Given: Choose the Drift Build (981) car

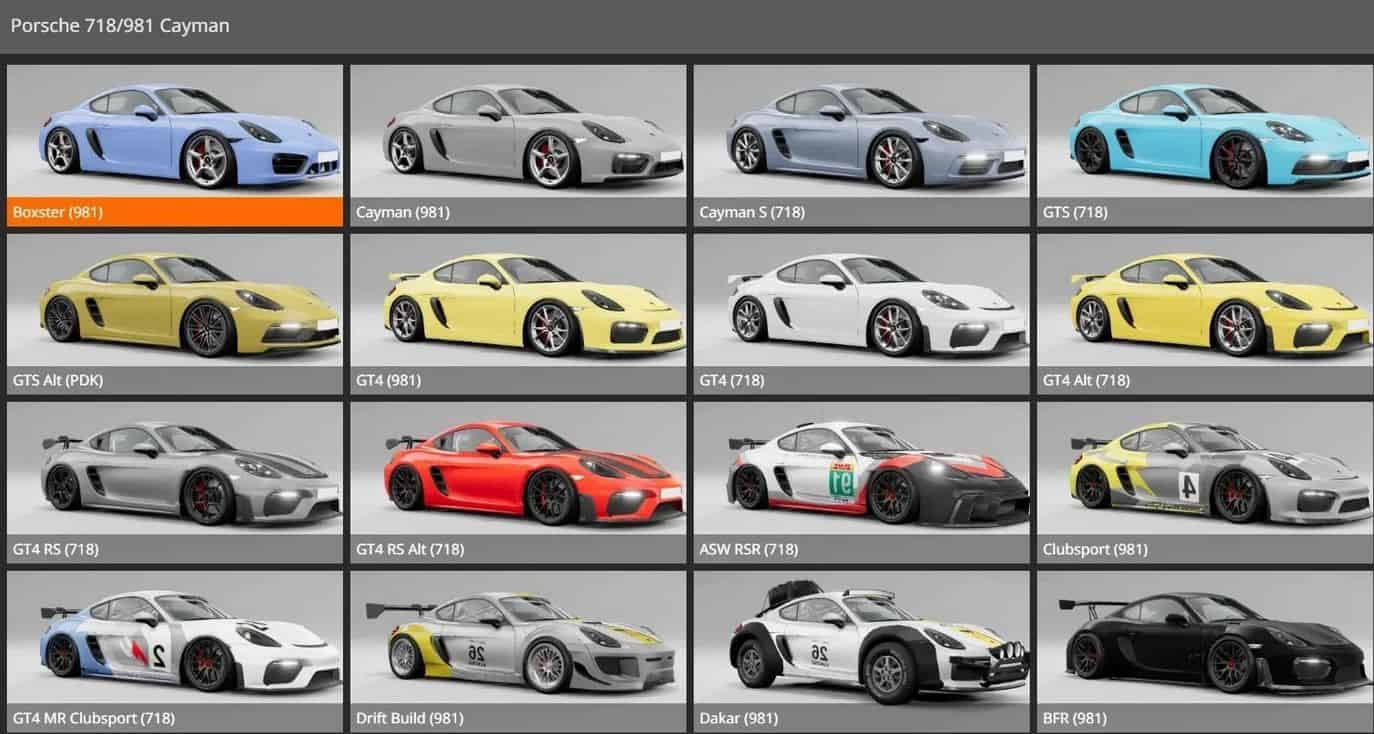Looking at the screenshot, I should [518, 650].
